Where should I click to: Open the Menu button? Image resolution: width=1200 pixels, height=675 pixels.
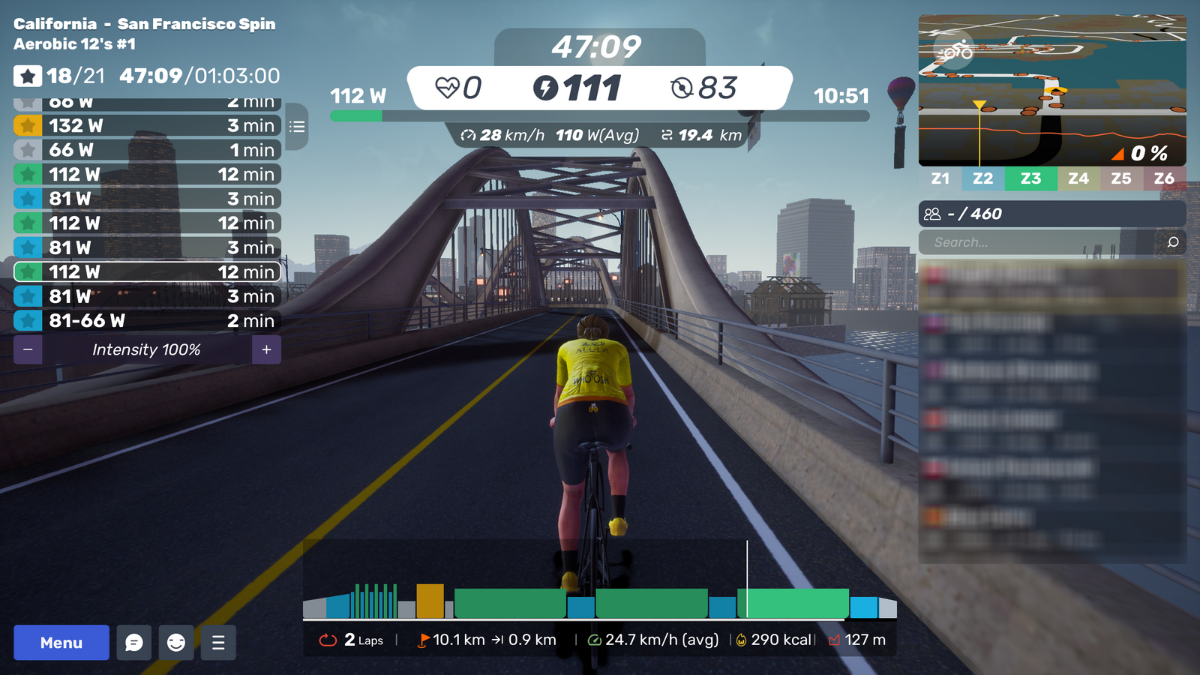pos(61,643)
